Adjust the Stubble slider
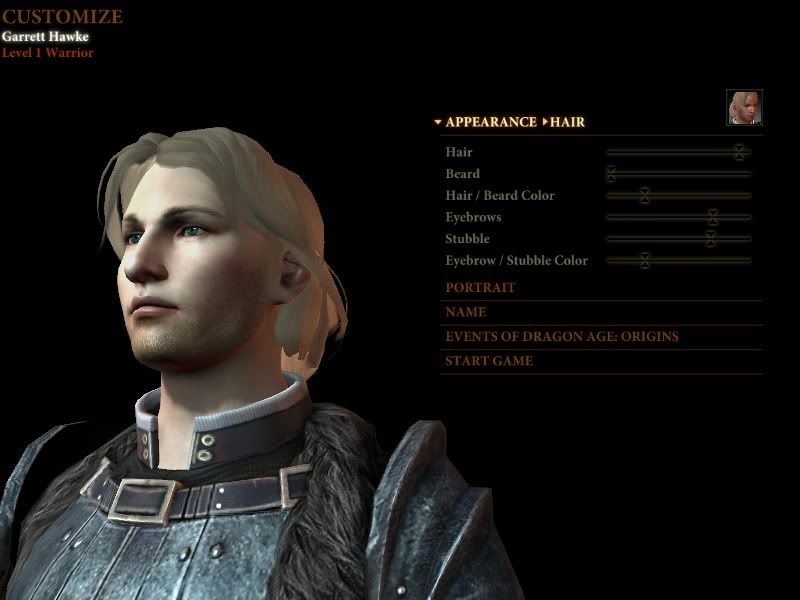Image resolution: width=800 pixels, height=600 pixels. (710, 239)
